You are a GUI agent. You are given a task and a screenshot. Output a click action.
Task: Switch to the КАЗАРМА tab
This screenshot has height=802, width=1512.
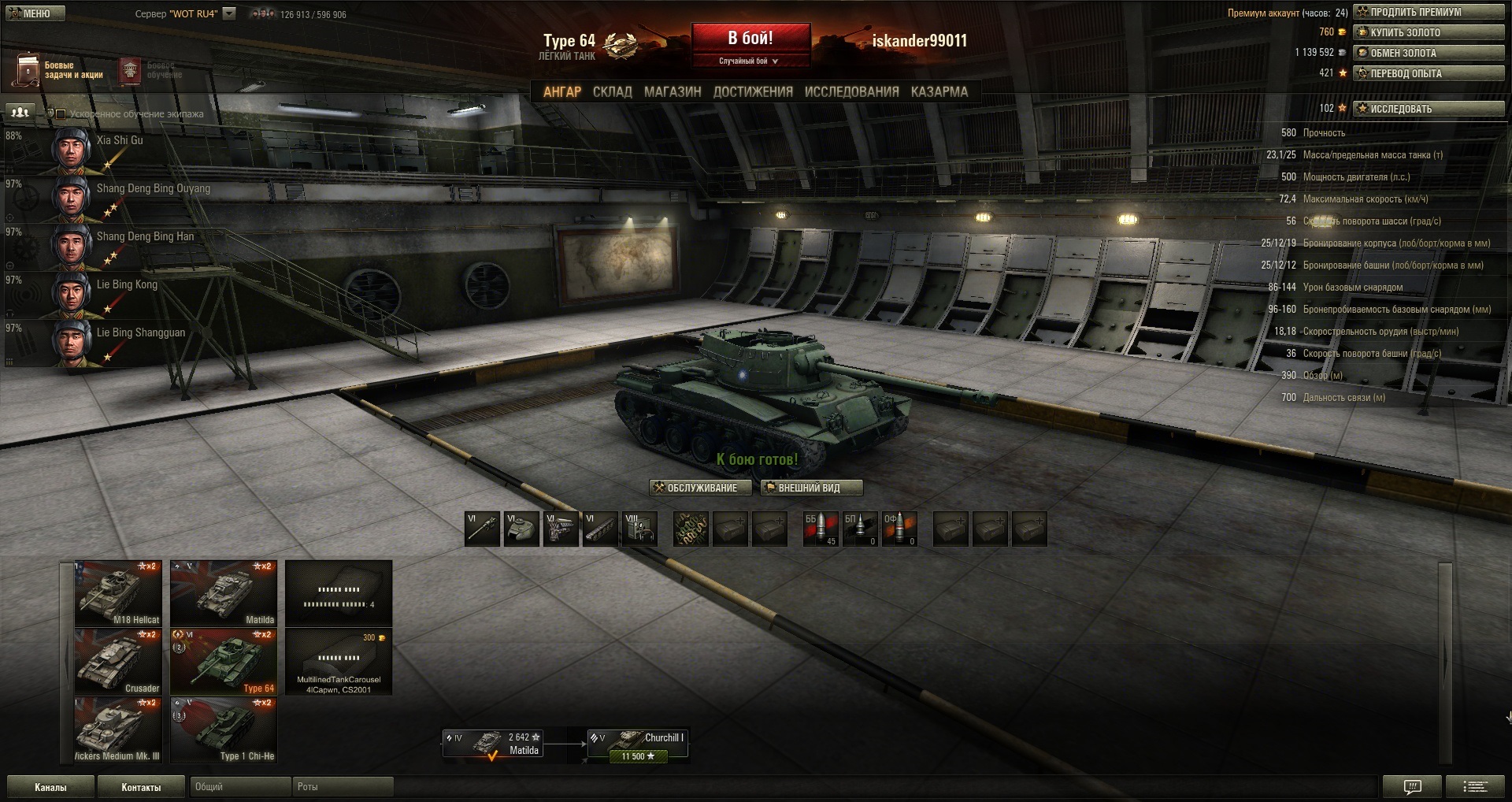[x=939, y=92]
